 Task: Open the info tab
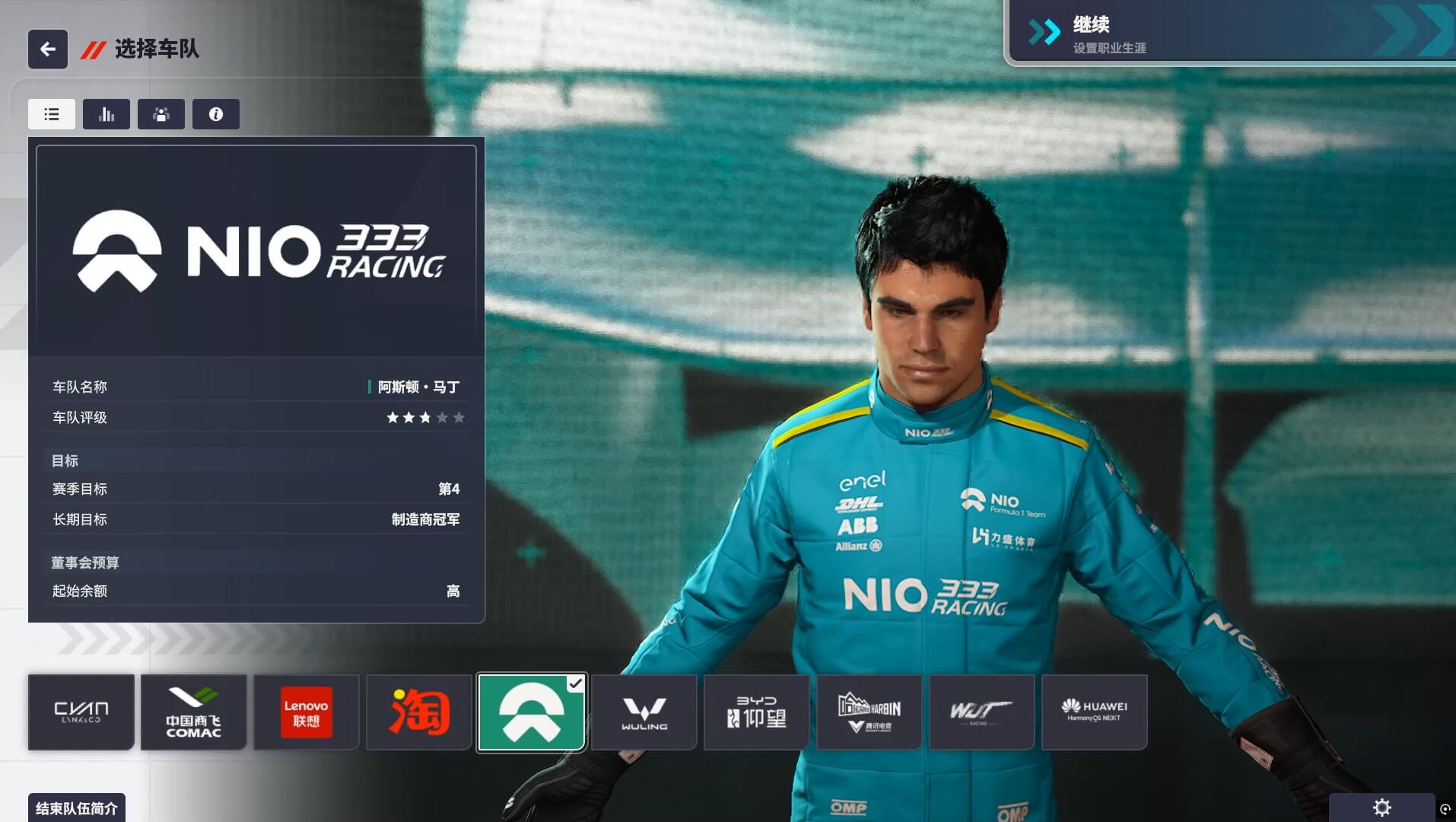point(216,114)
